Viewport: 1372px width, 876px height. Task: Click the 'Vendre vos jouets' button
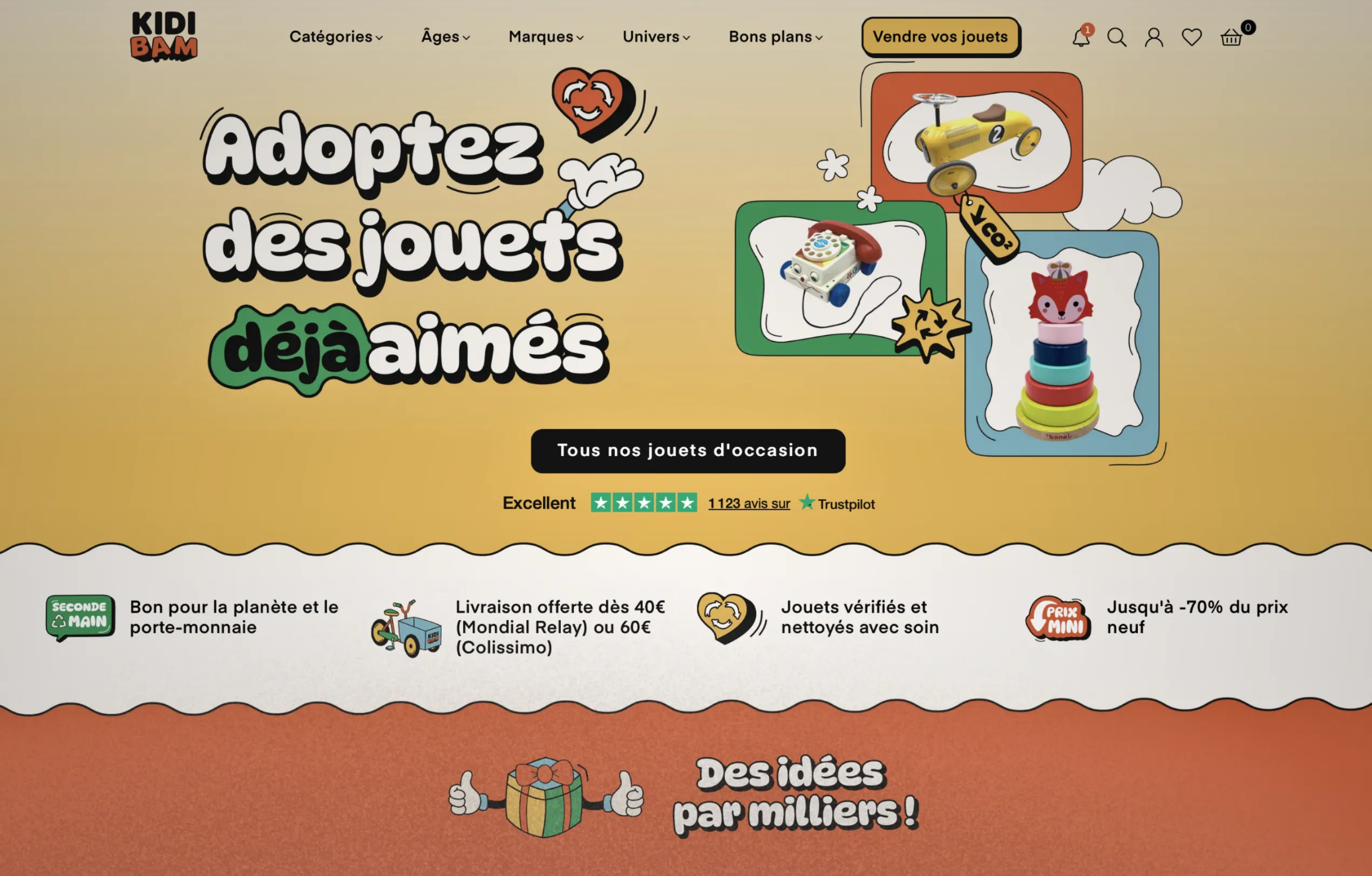(940, 37)
